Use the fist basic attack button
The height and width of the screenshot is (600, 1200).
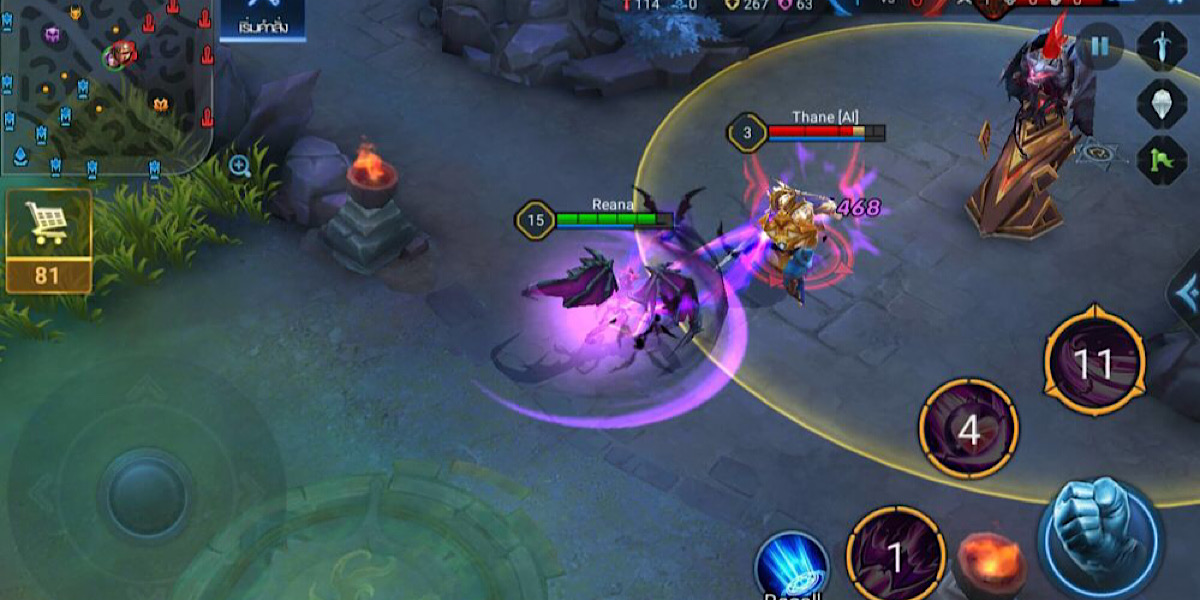click(1099, 541)
